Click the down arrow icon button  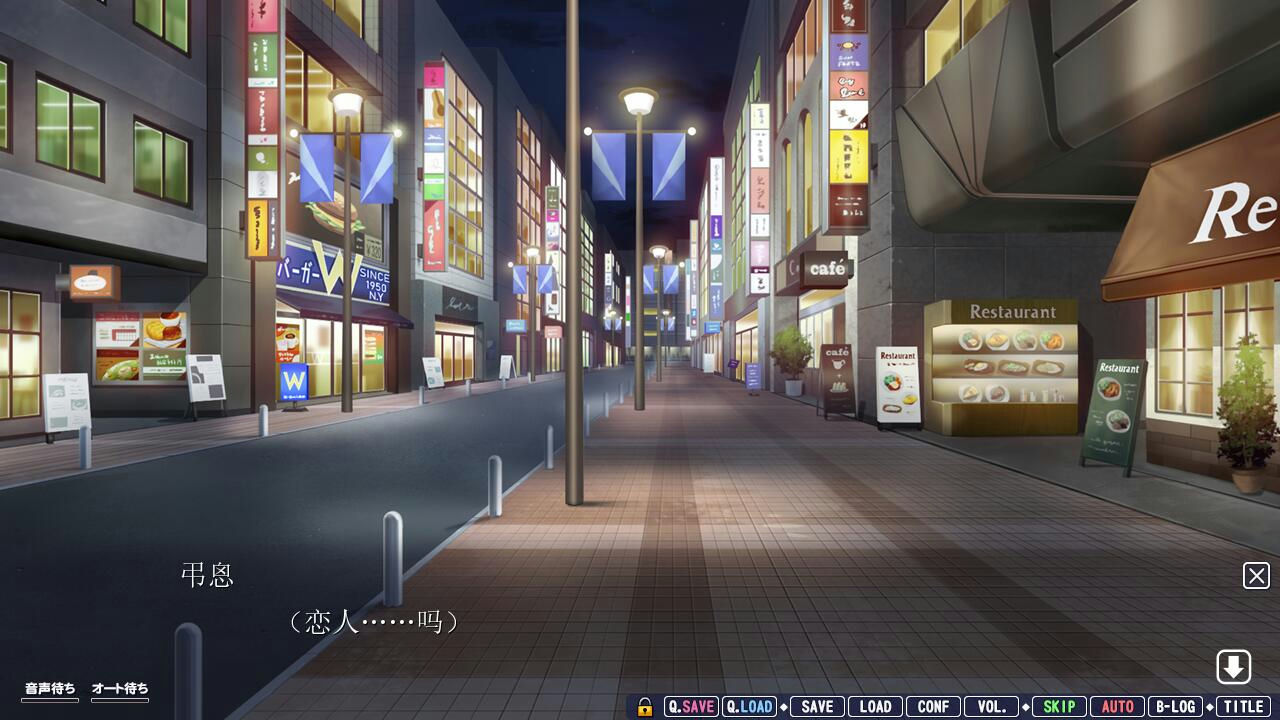(1234, 667)
